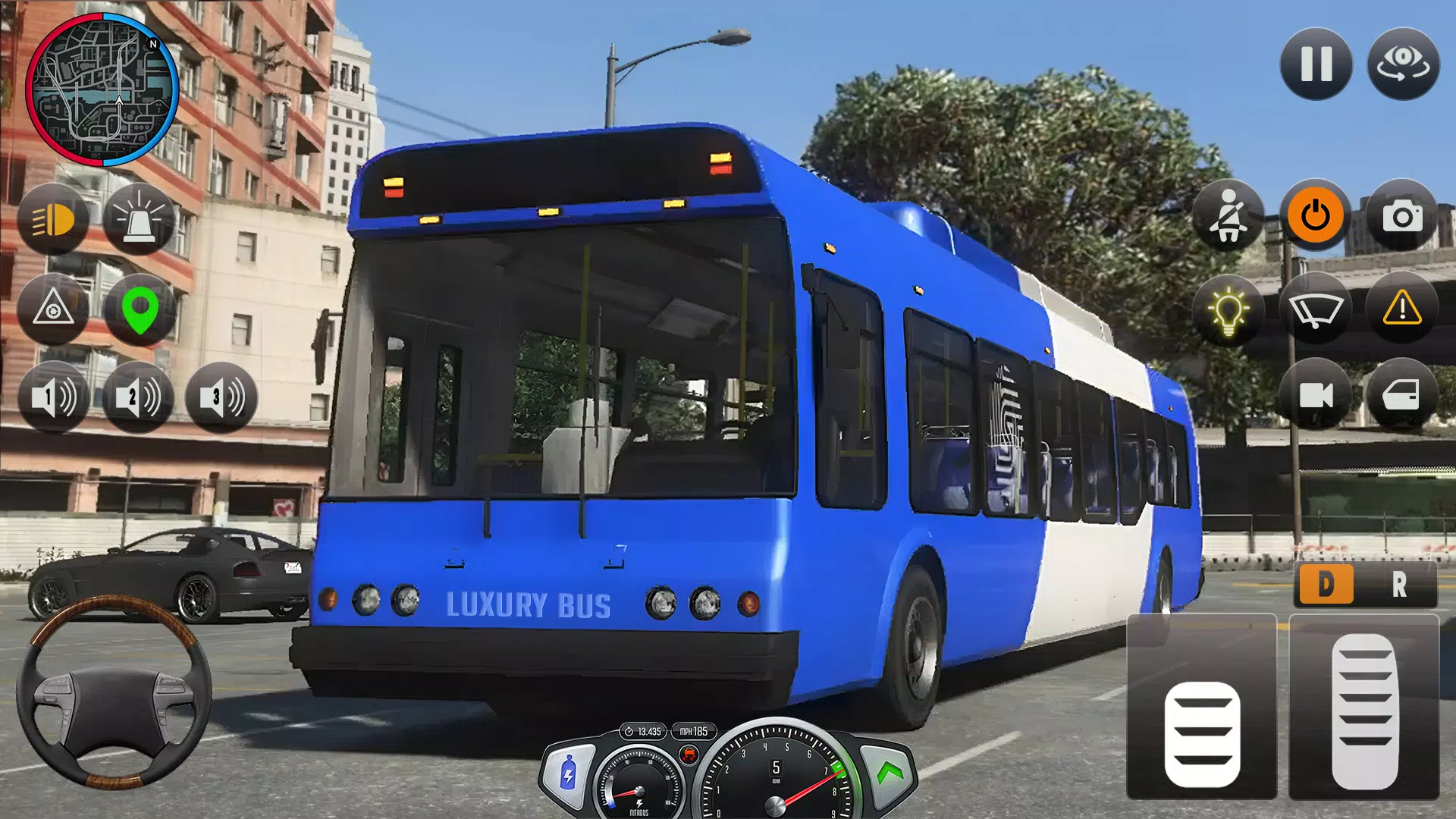
Task: Toggle the orange engine power button
Action: pyautogui.click(x=1315, y=216)
